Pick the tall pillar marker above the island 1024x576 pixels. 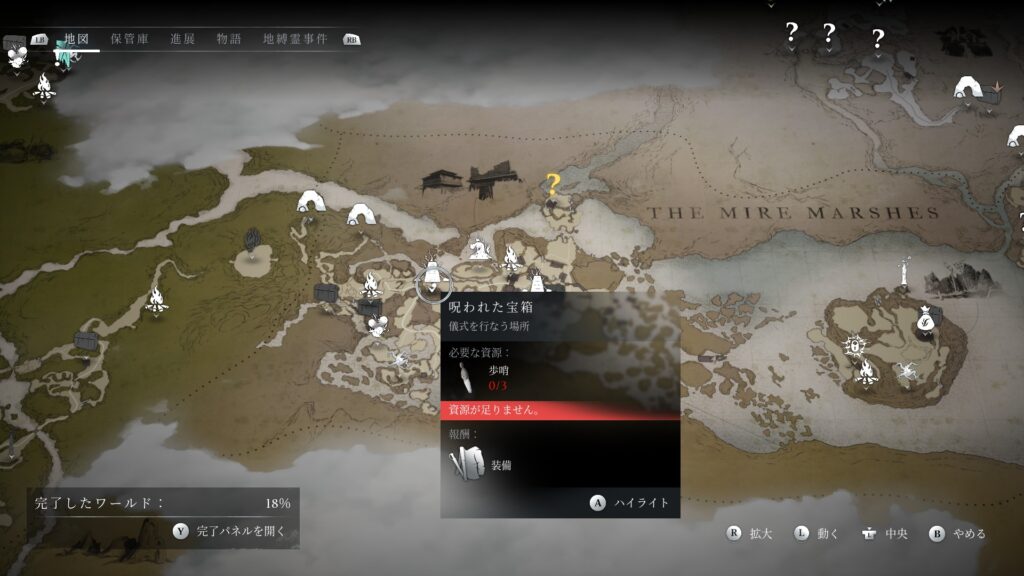point(904,270)
